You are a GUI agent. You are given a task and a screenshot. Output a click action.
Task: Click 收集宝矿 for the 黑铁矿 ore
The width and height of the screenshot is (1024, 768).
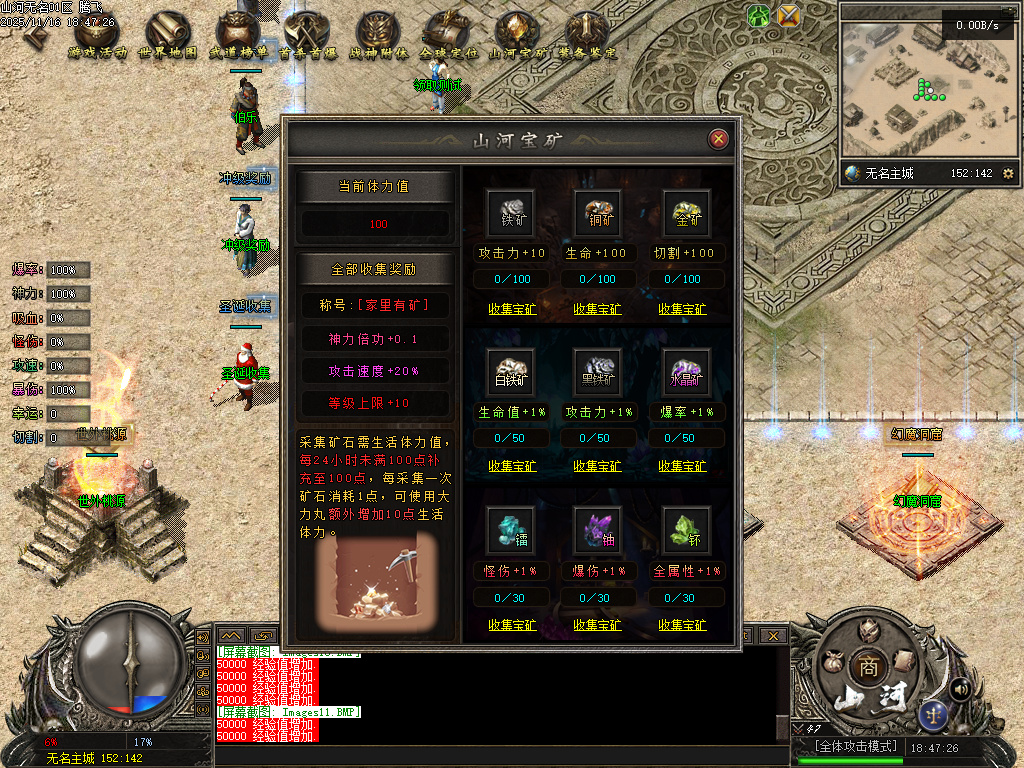pyautogui.click(x=597, y=466)
